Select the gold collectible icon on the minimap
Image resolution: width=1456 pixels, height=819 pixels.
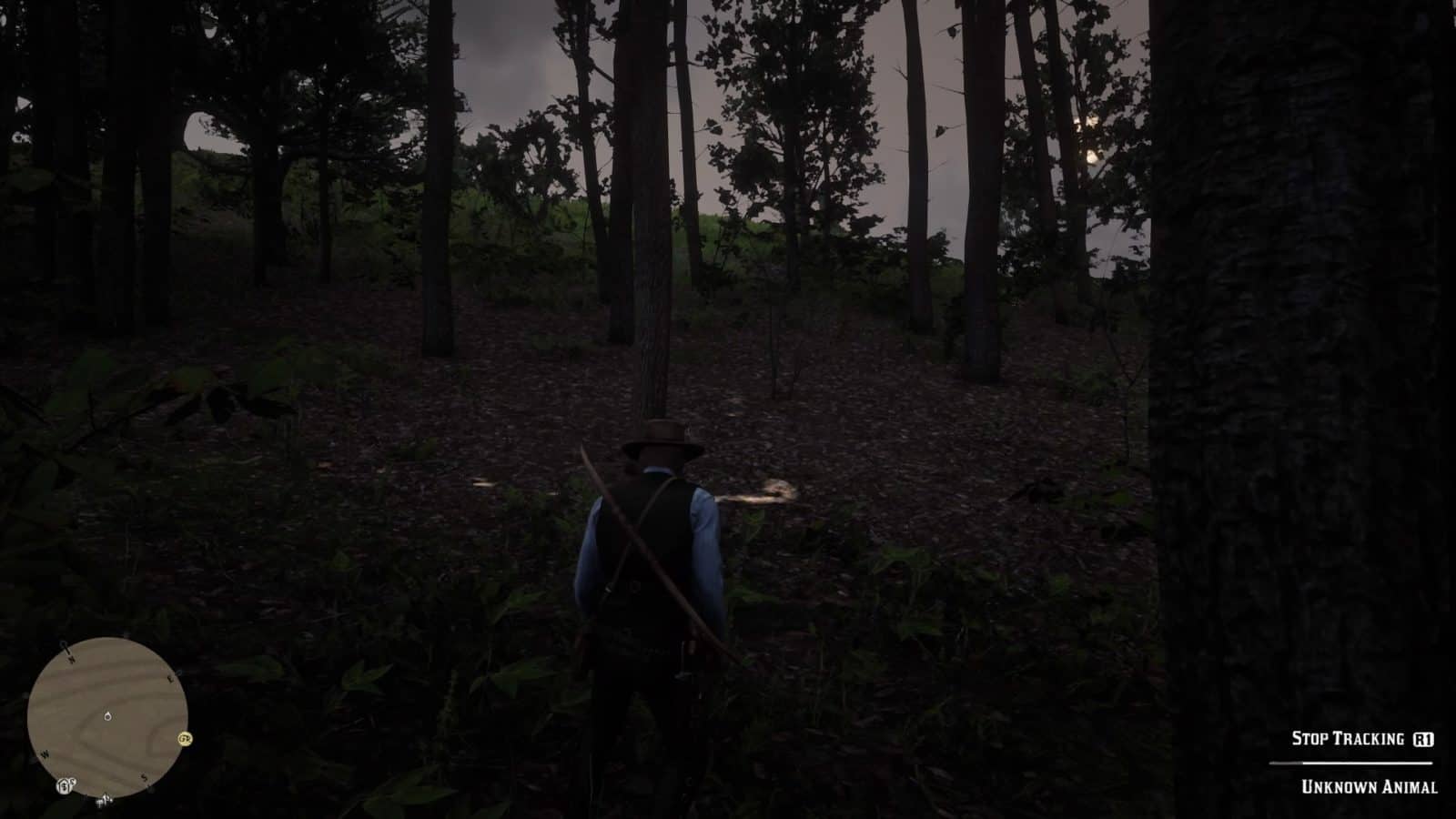[x=184, y=739]
